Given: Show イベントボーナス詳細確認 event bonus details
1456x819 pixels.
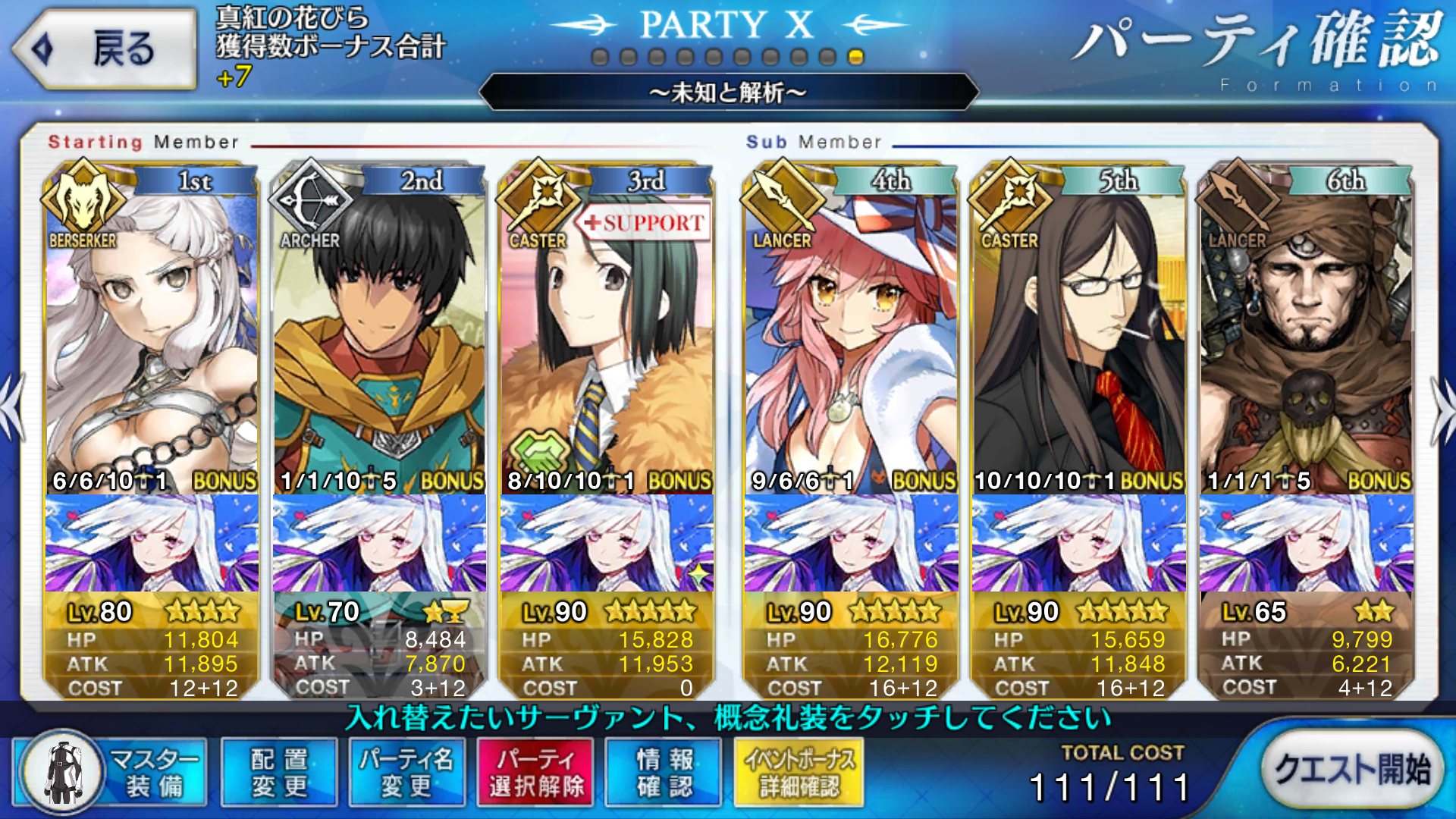Looking at the screenshot, I should click(x=799, y=772).
